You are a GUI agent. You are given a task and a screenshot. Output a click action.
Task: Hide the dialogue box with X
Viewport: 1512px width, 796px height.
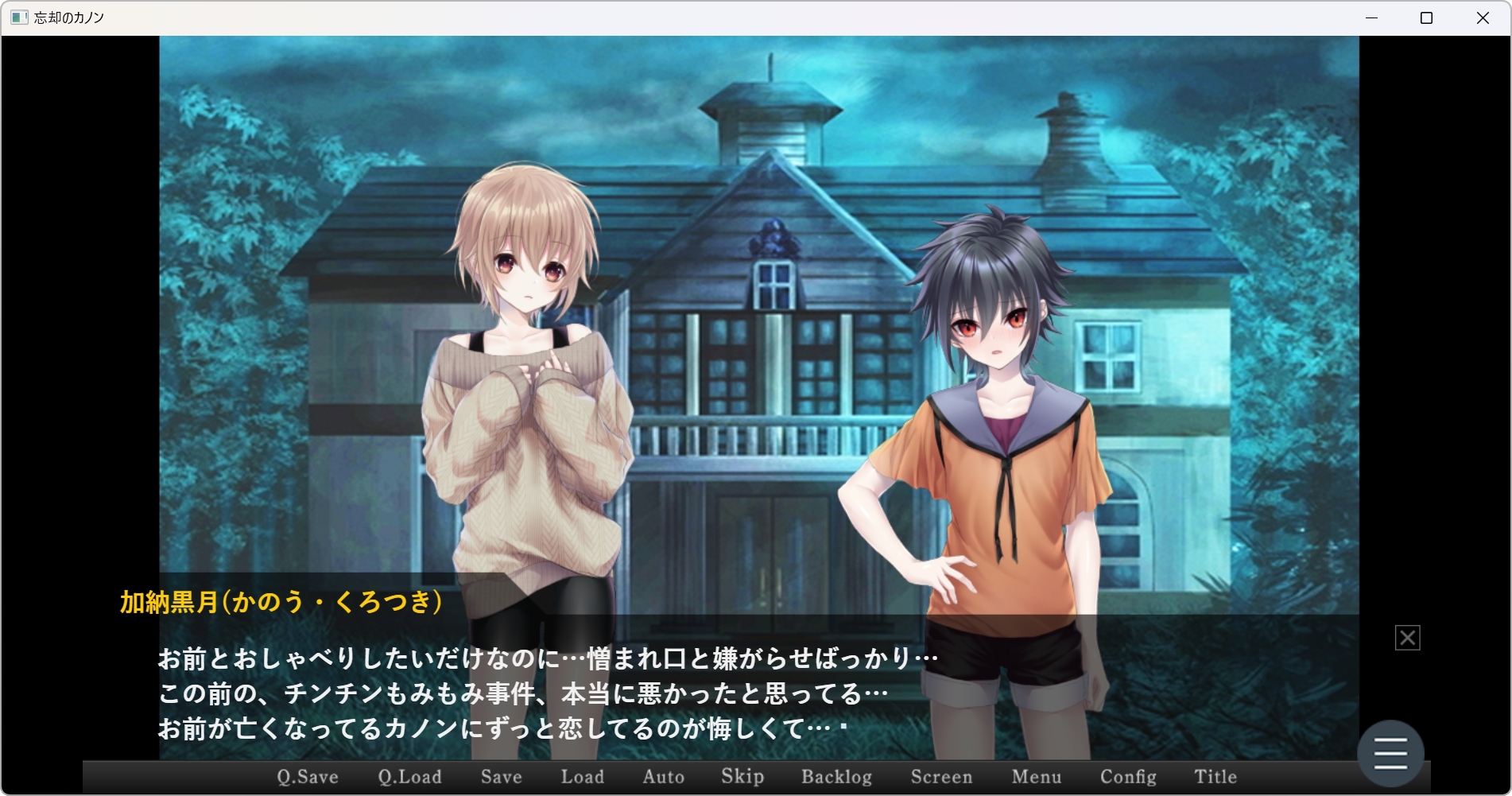point(1407,638)
